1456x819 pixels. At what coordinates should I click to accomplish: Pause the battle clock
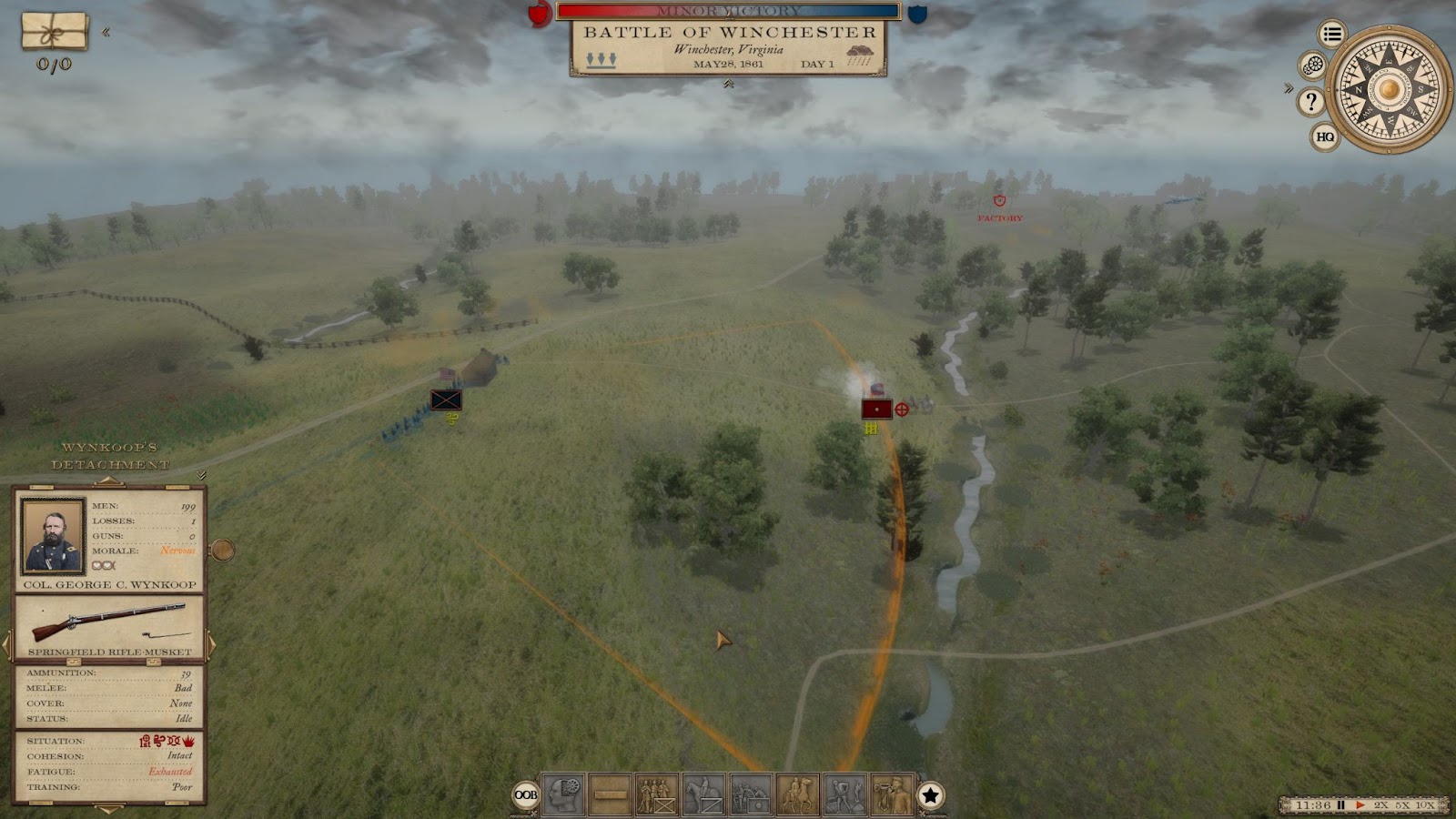1340,805
